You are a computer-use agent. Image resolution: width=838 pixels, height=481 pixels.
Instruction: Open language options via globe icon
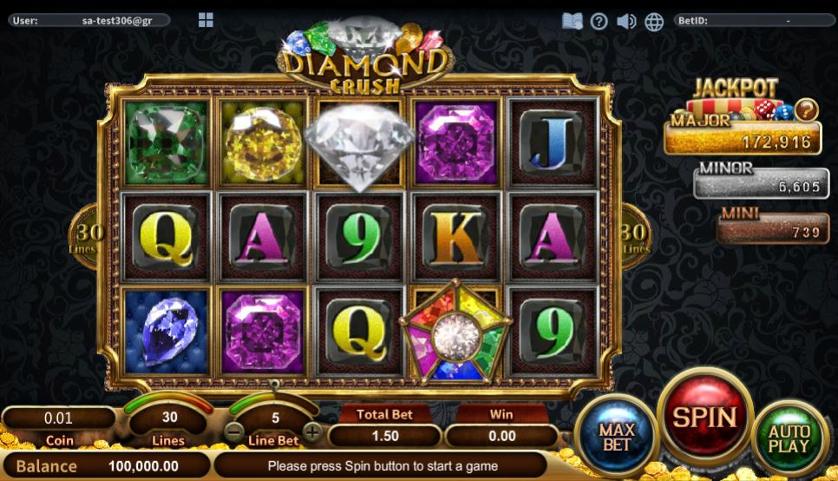tap(654, 21)
